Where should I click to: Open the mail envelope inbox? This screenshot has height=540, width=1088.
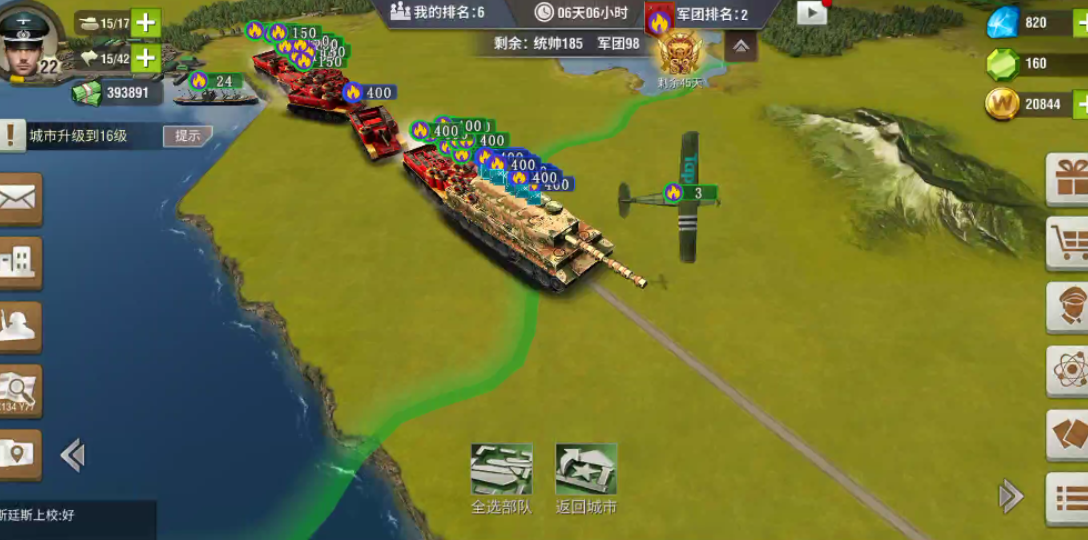coord(20,199)
